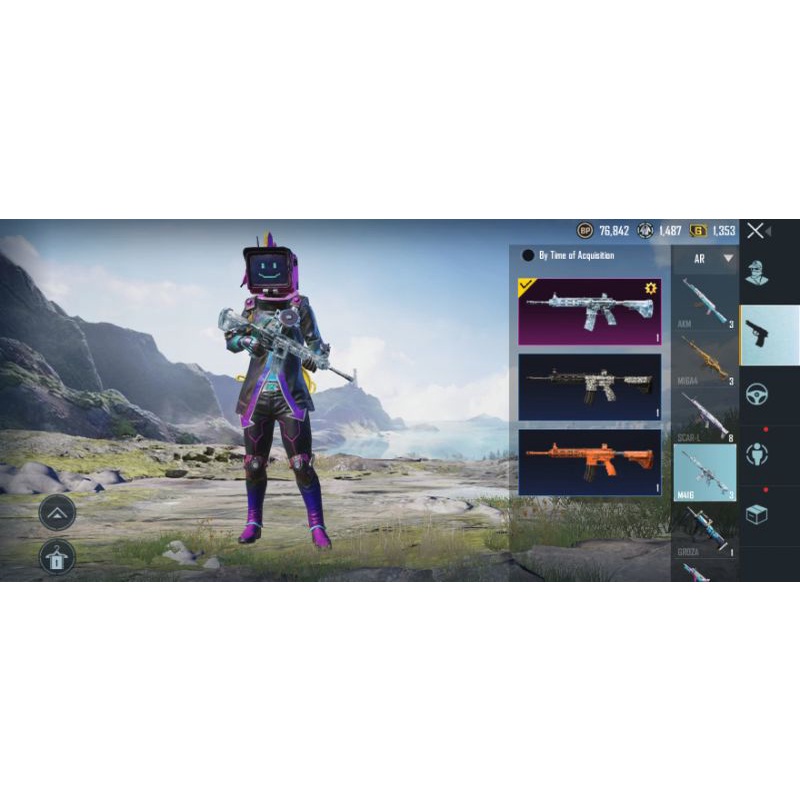Close the inventory with the X button
Viewport: 800px width, 800px height.
pos(756,231)
